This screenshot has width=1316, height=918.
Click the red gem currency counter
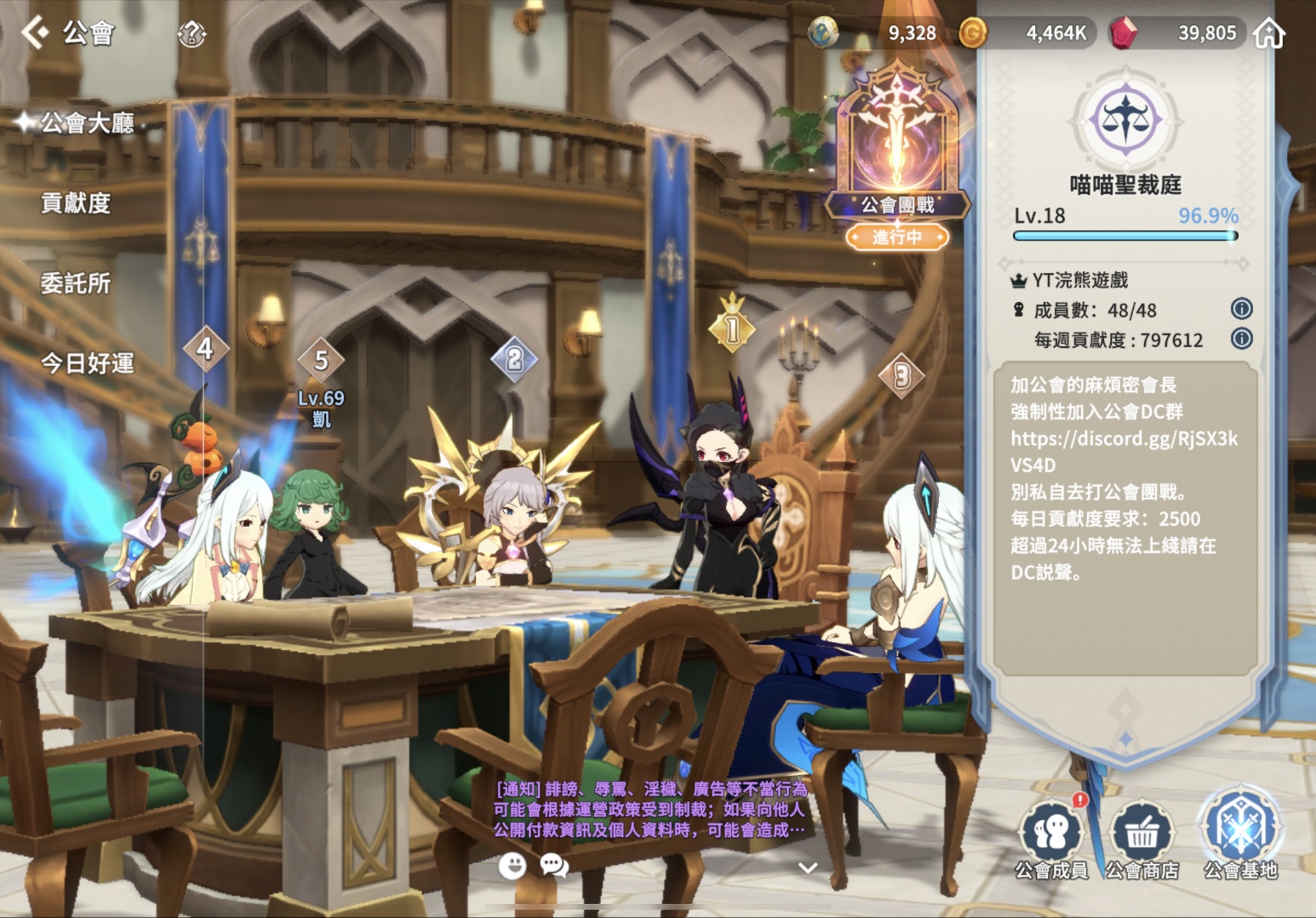pyautogui.click(x=1175, y=33)
